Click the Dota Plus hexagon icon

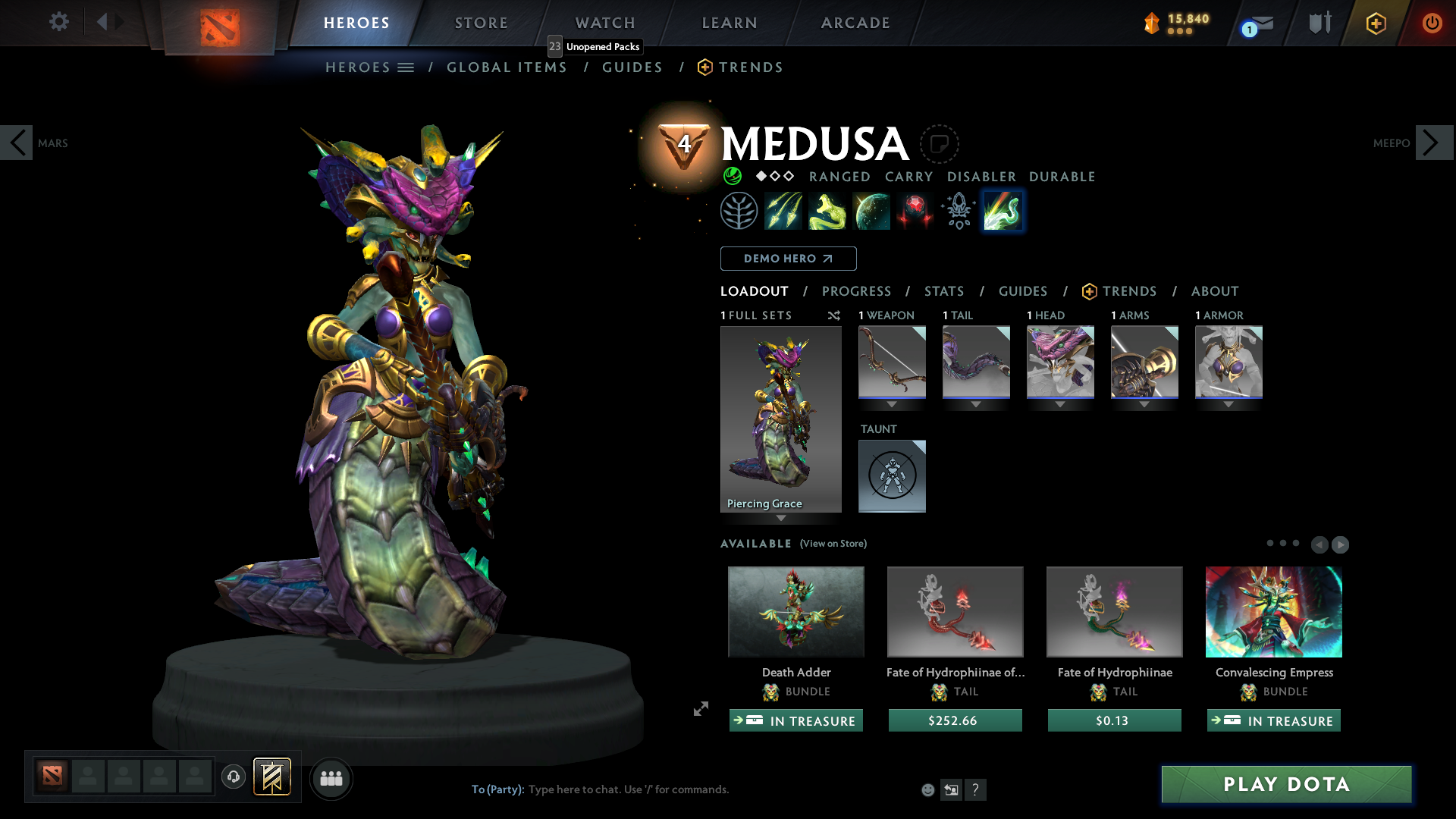[x=1376, y=23]
